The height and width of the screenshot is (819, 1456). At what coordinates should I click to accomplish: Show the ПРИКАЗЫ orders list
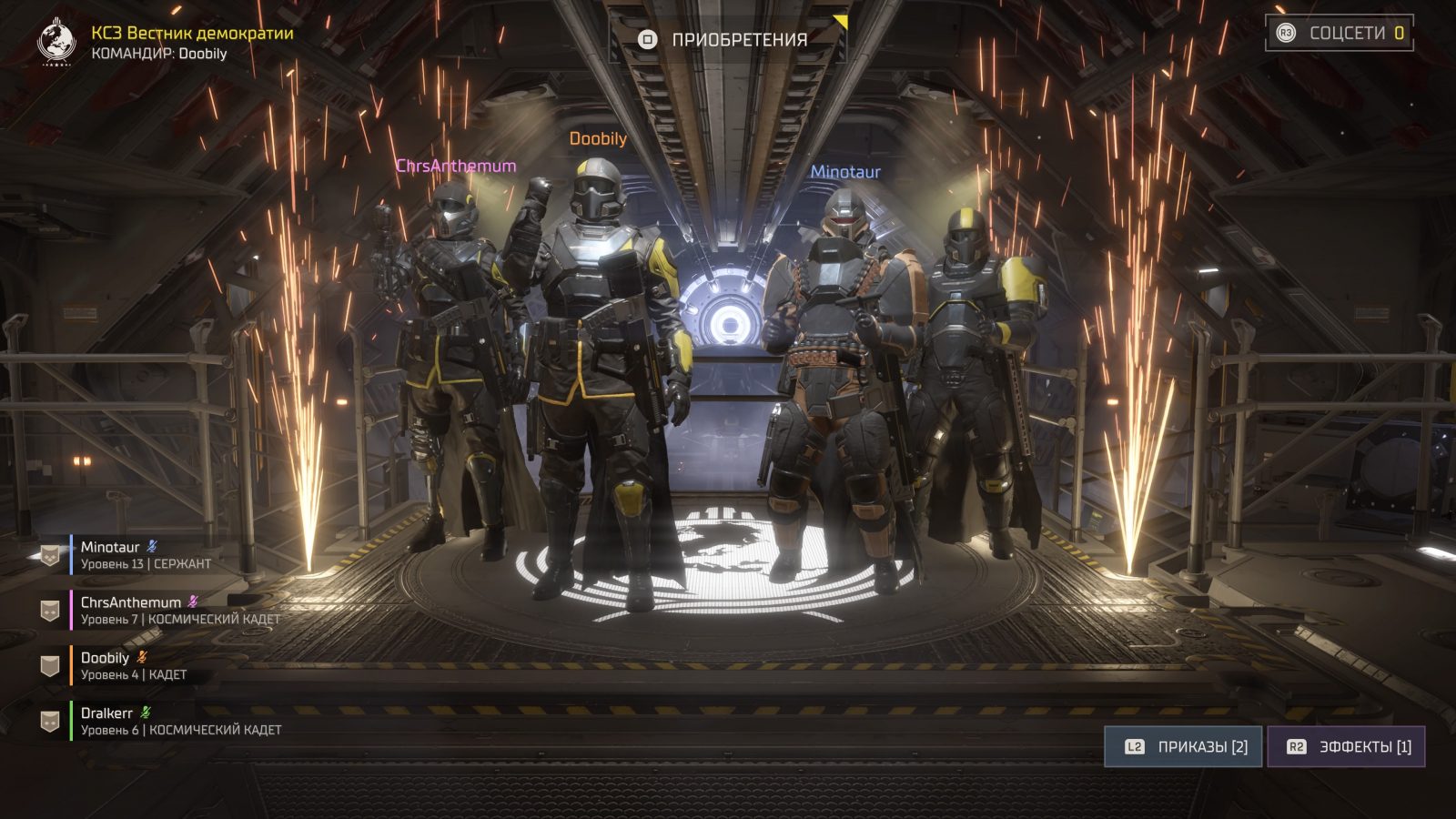(x=1183, y=746)
